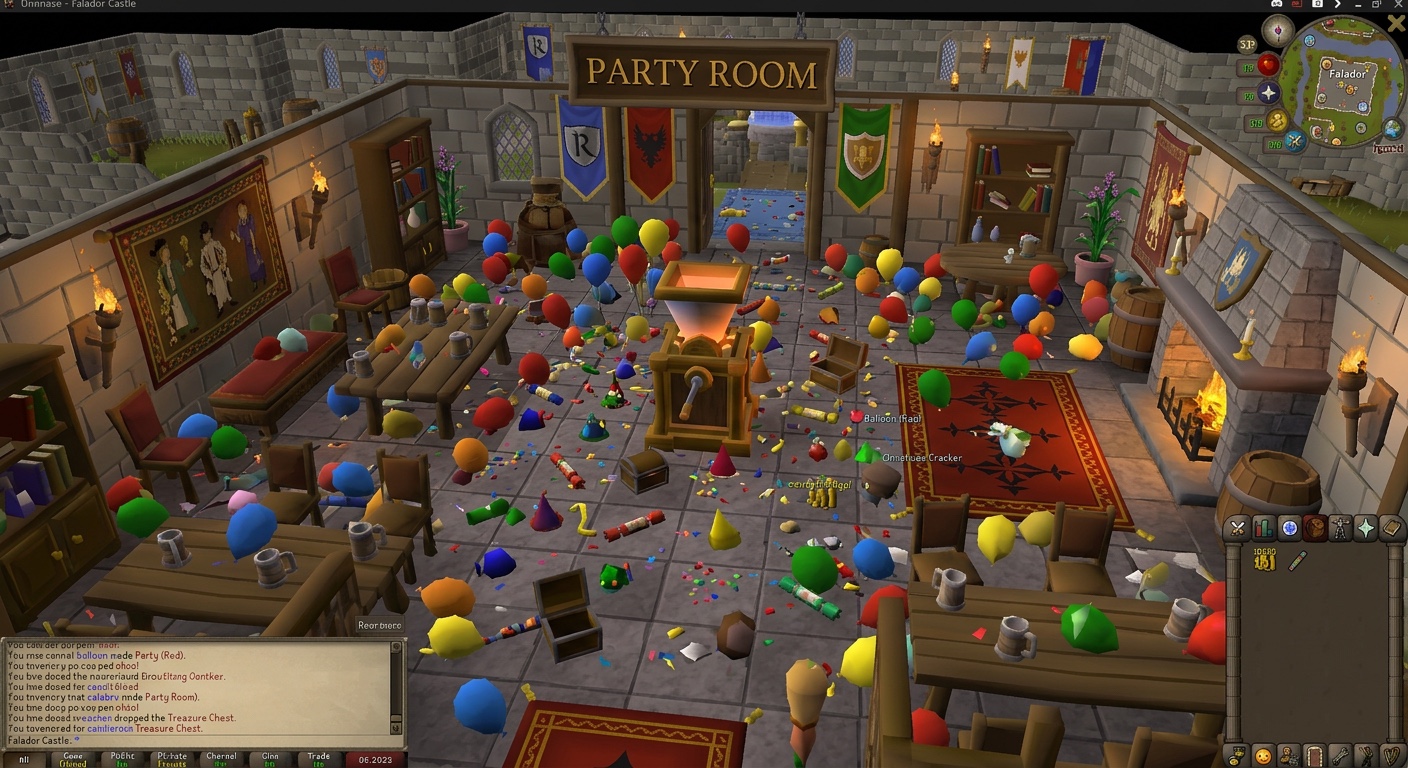Open the Magic spellbook tab
Image resolution: width=1408 pixels, height=768 pixels.
(x=1391, y=527)
